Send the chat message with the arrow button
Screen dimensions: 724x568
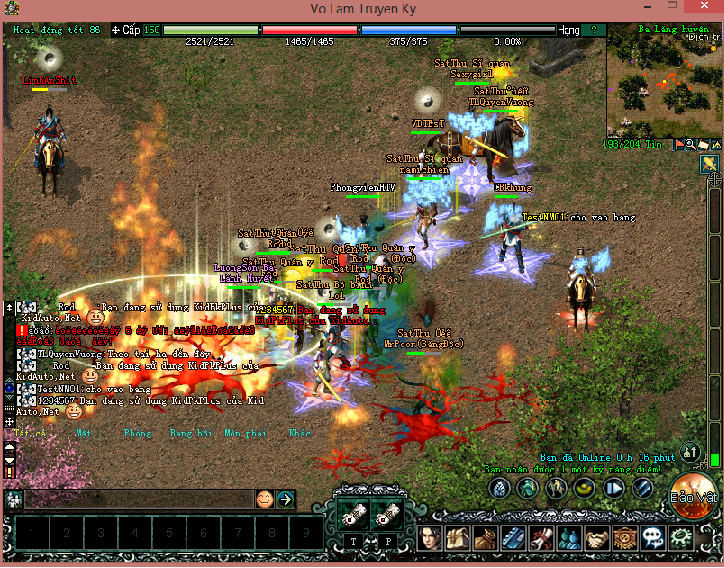[x=285, y=498]
